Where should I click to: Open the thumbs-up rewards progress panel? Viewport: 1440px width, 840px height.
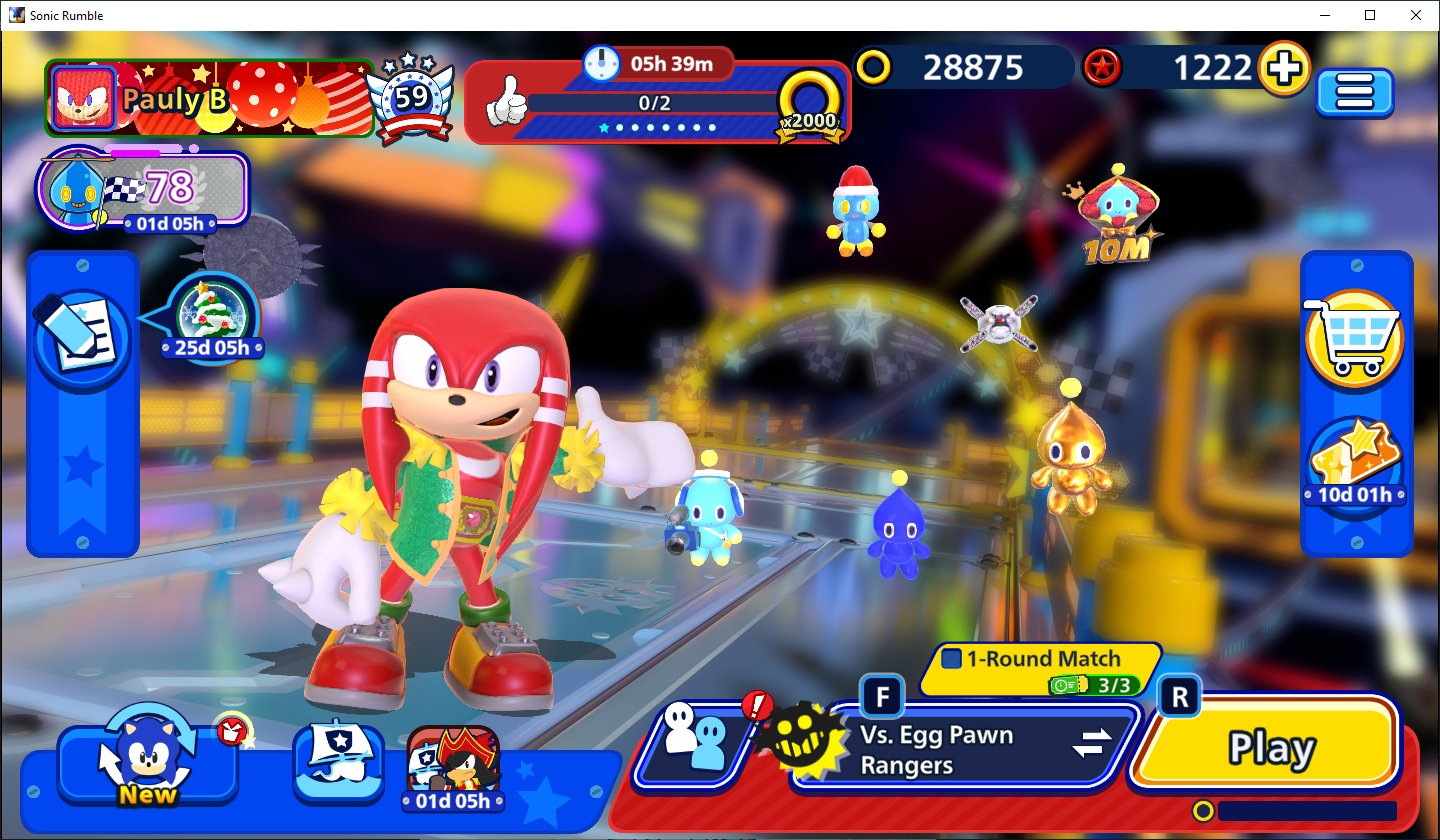click(656, 102)
